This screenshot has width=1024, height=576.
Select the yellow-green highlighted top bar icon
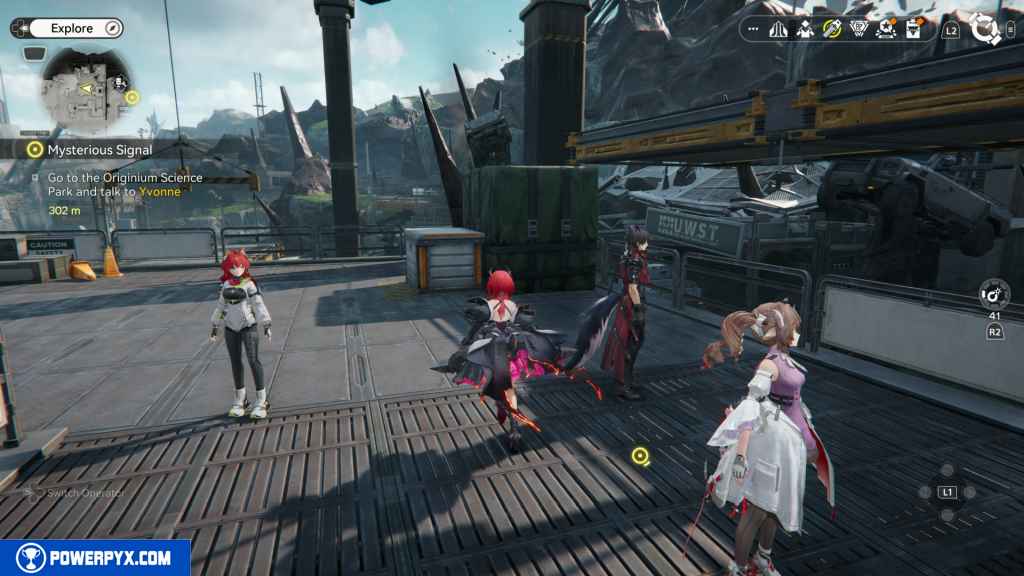pos(831,30)
